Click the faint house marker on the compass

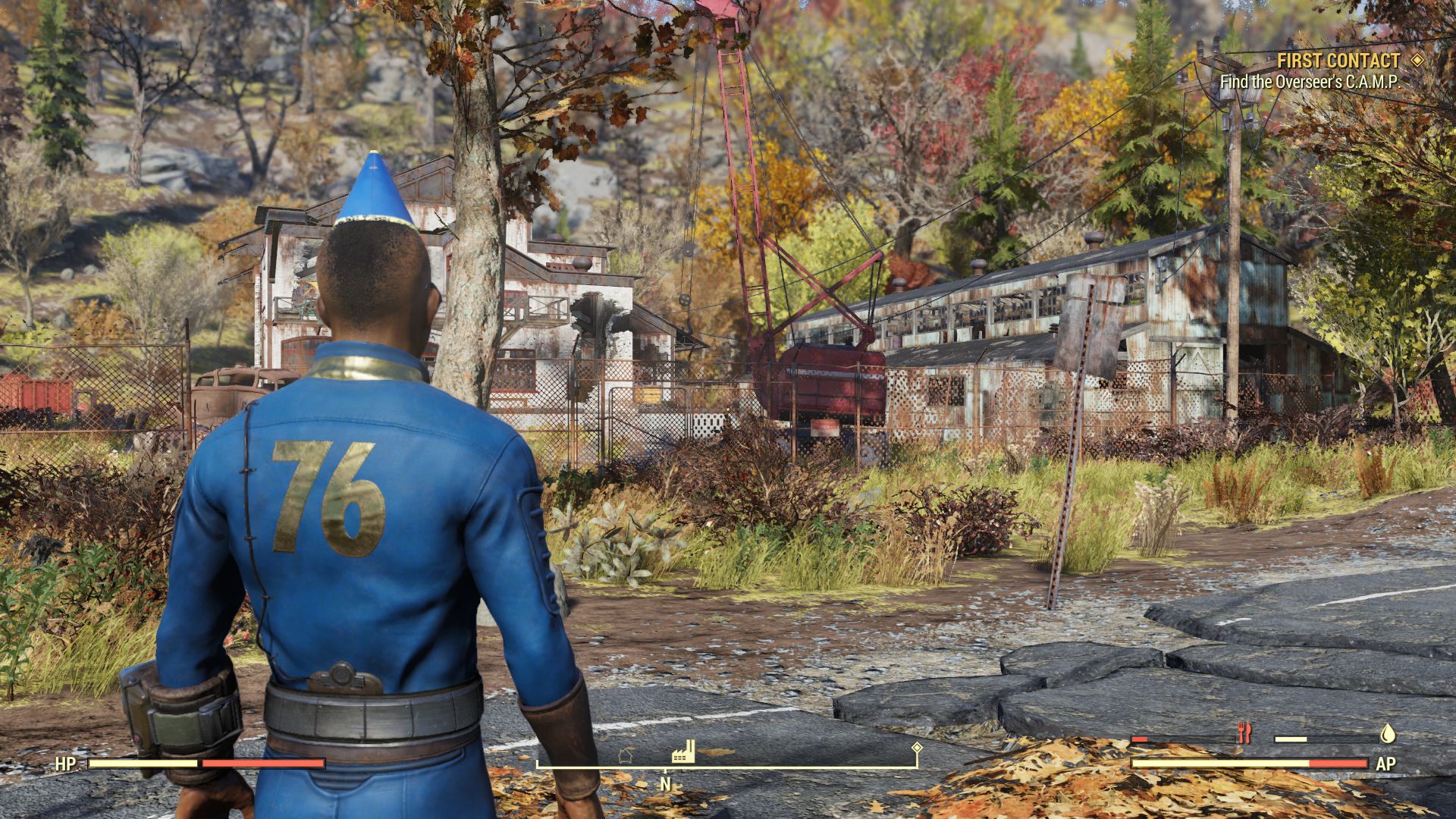click(626, 755)
